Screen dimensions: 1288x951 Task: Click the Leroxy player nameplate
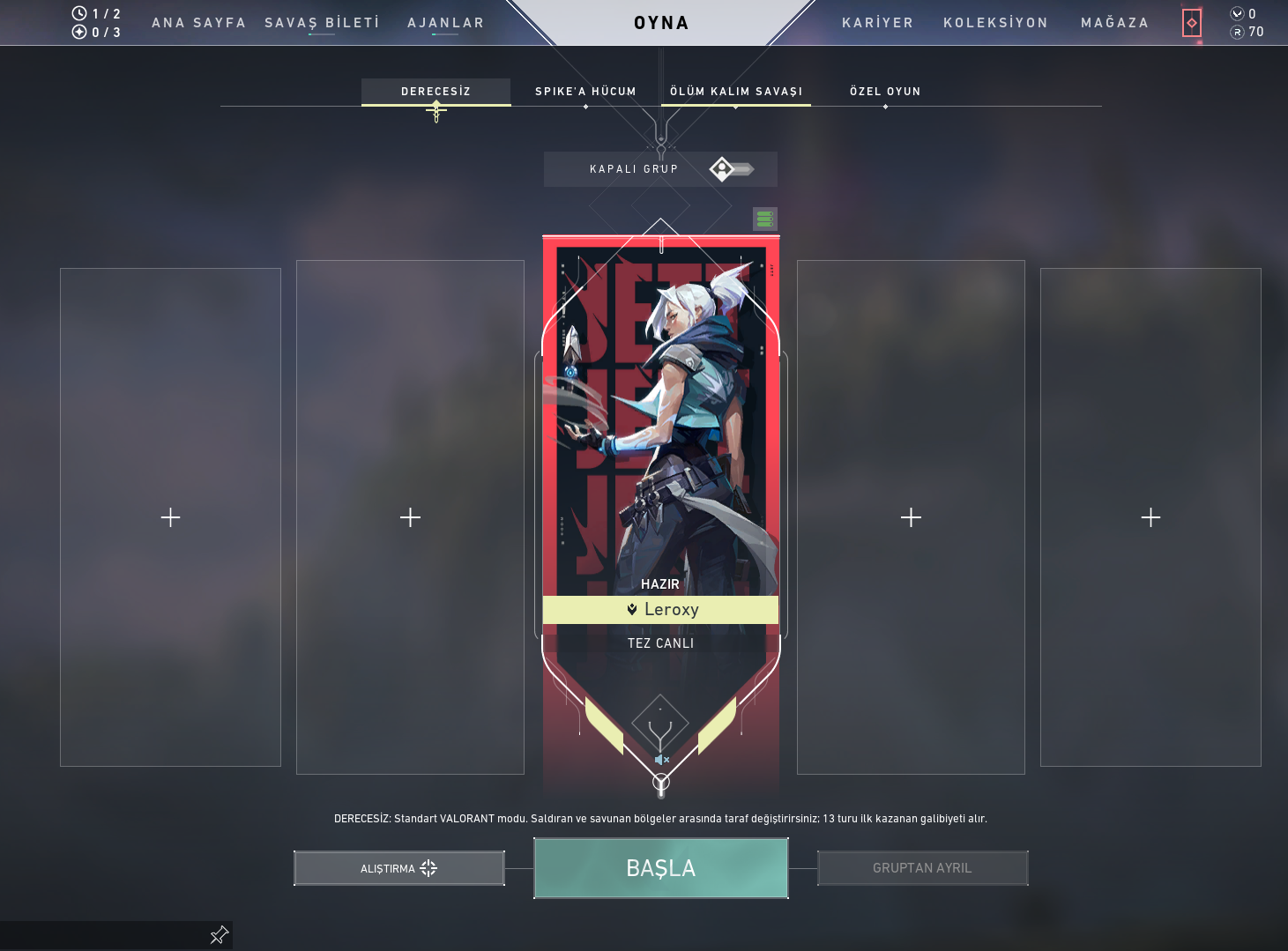point(661,609)
